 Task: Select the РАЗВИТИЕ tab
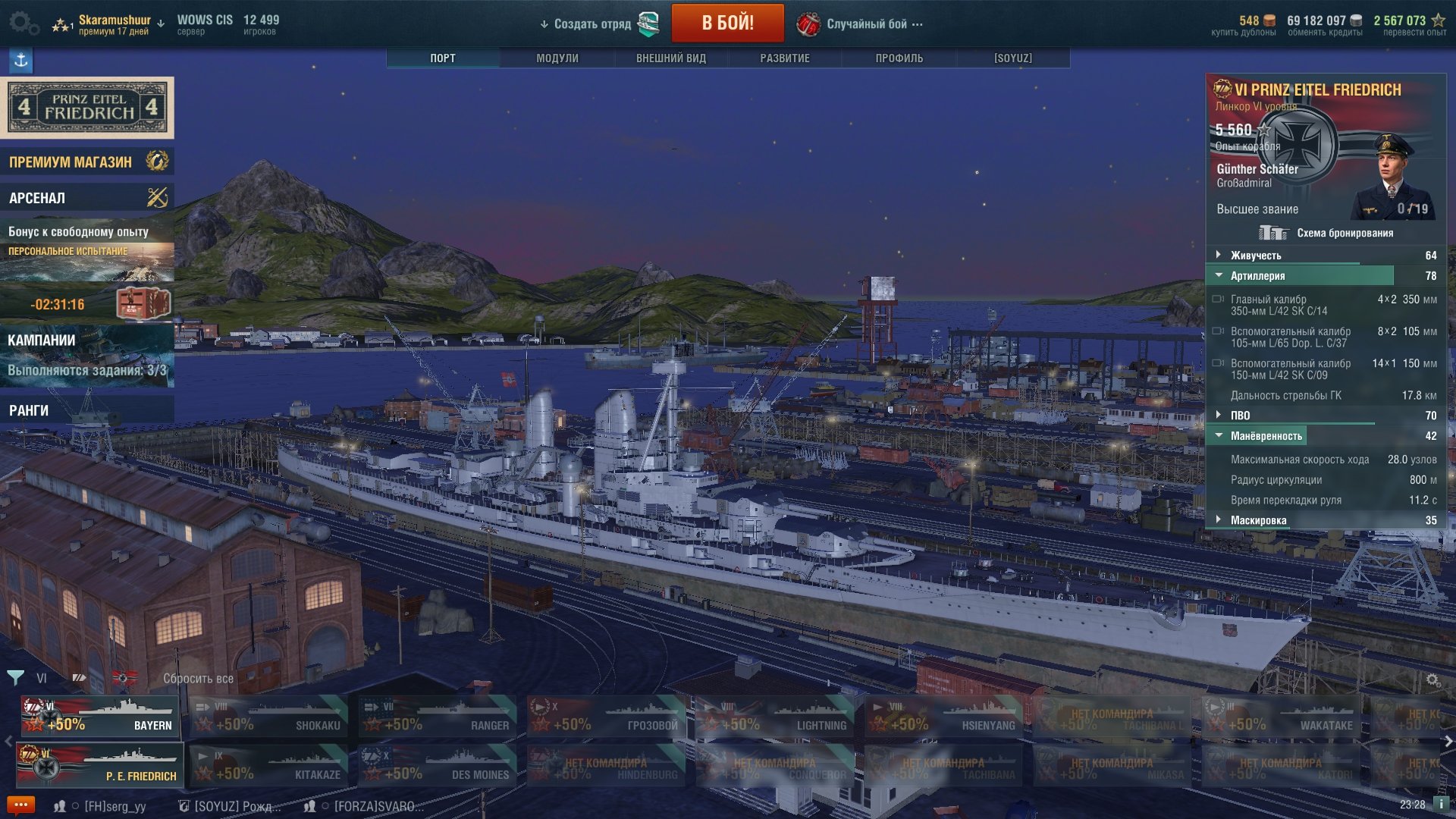pyautogui.click(x=785, y=58)
